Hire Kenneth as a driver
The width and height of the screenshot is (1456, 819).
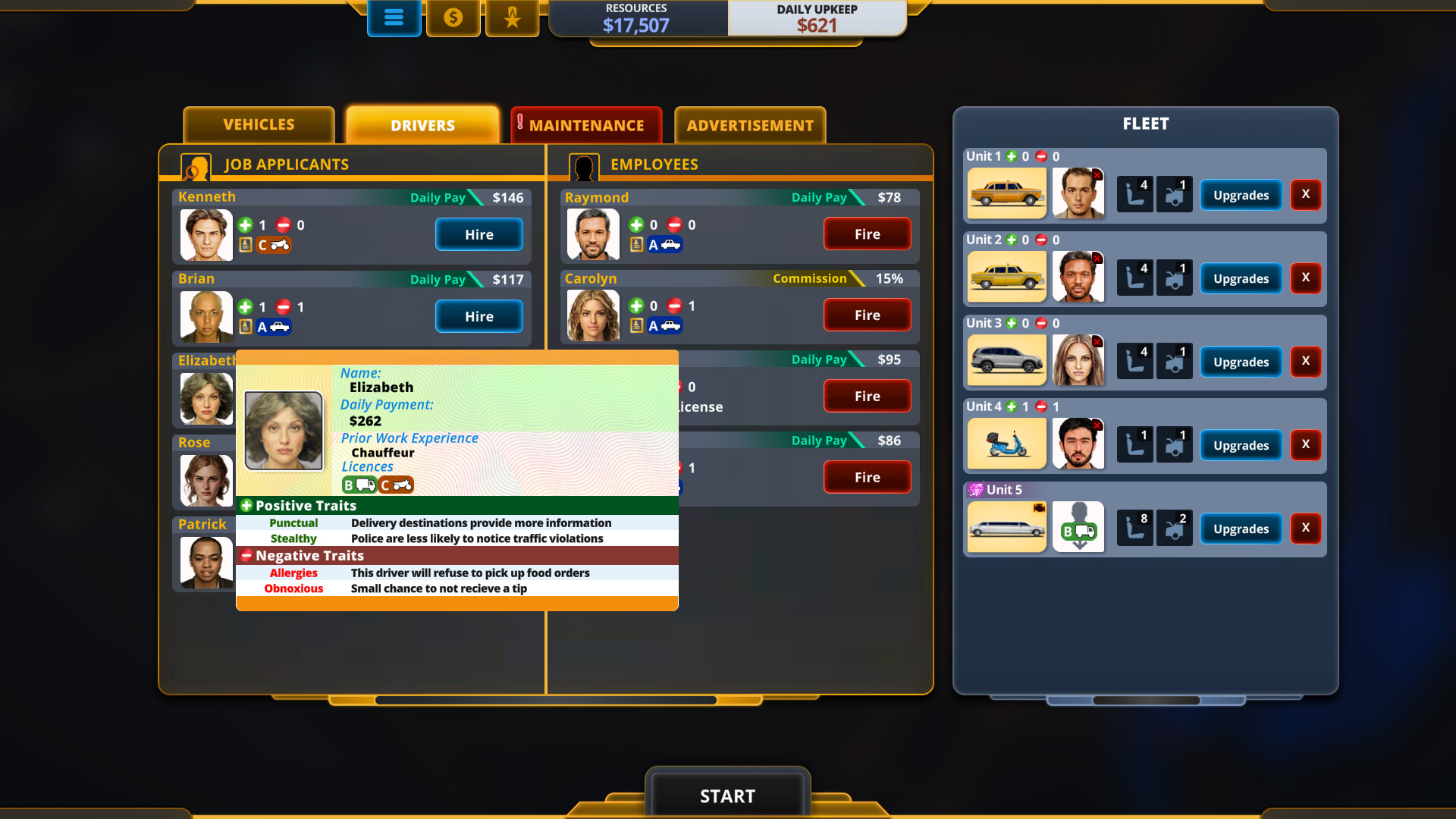click(479, 234)
